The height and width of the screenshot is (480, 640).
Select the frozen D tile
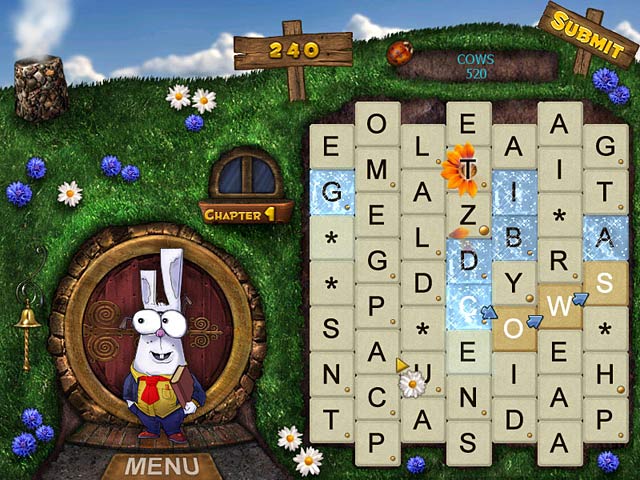468,260
